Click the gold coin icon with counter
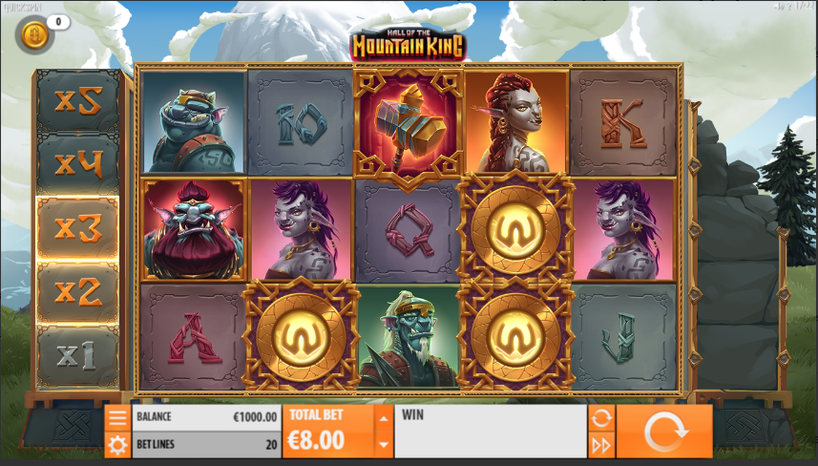The height and width of the screenshot is (466, 818). [x=33, y=35]
